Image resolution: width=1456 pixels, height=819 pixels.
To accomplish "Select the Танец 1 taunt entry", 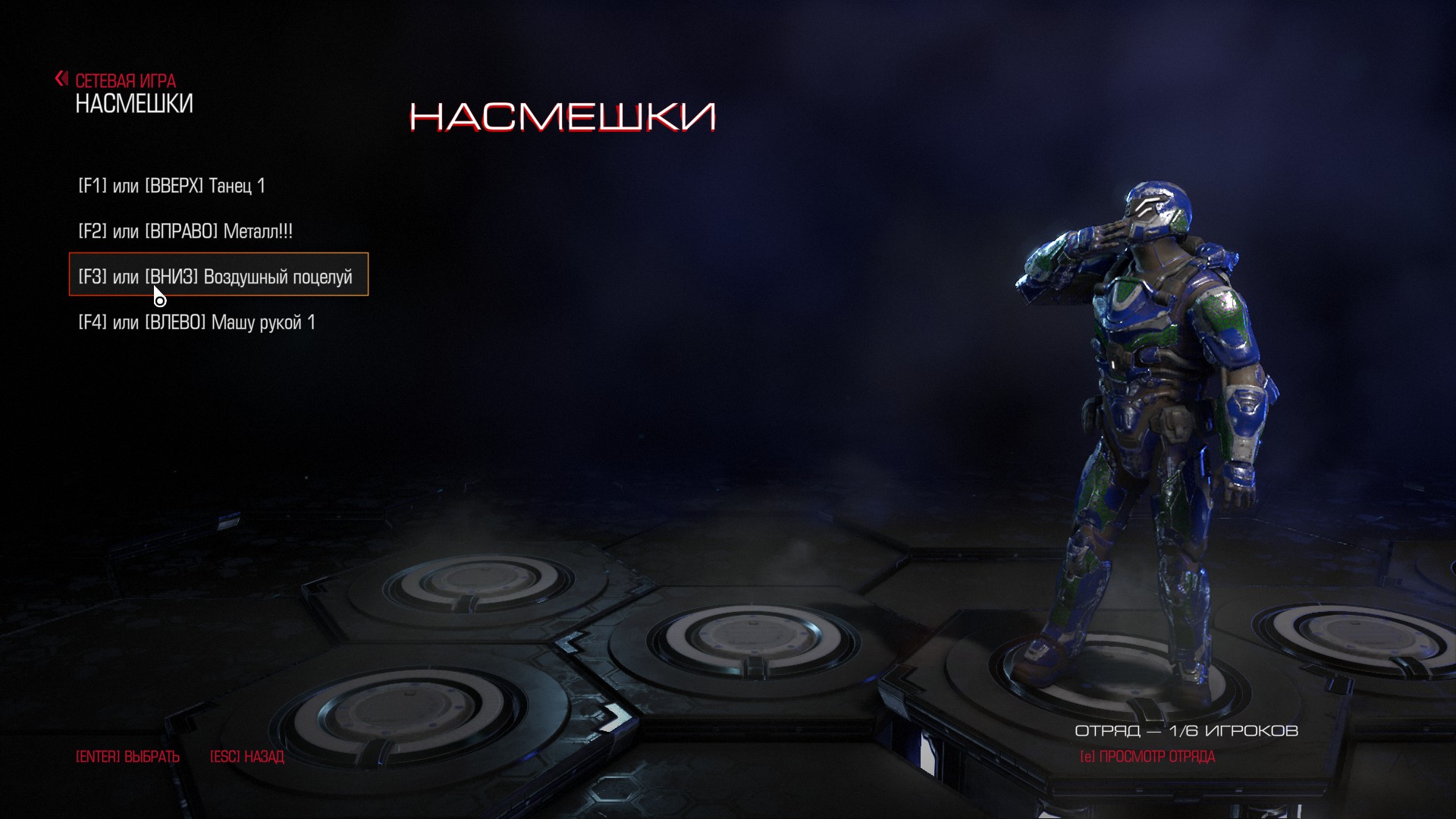I will tap(172, 186).
